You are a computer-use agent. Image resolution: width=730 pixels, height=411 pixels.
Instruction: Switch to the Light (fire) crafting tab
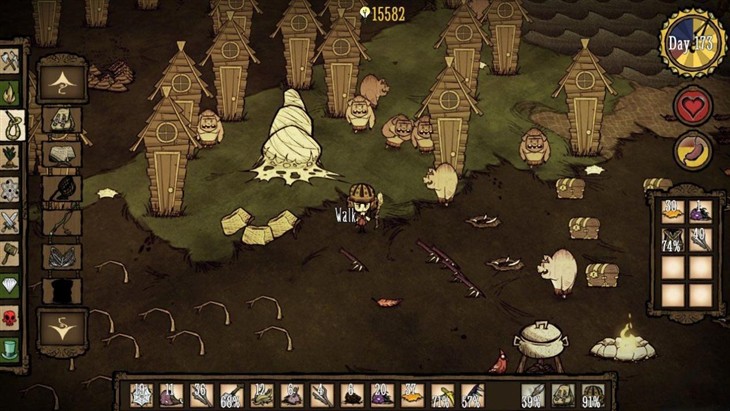[9, 93]
